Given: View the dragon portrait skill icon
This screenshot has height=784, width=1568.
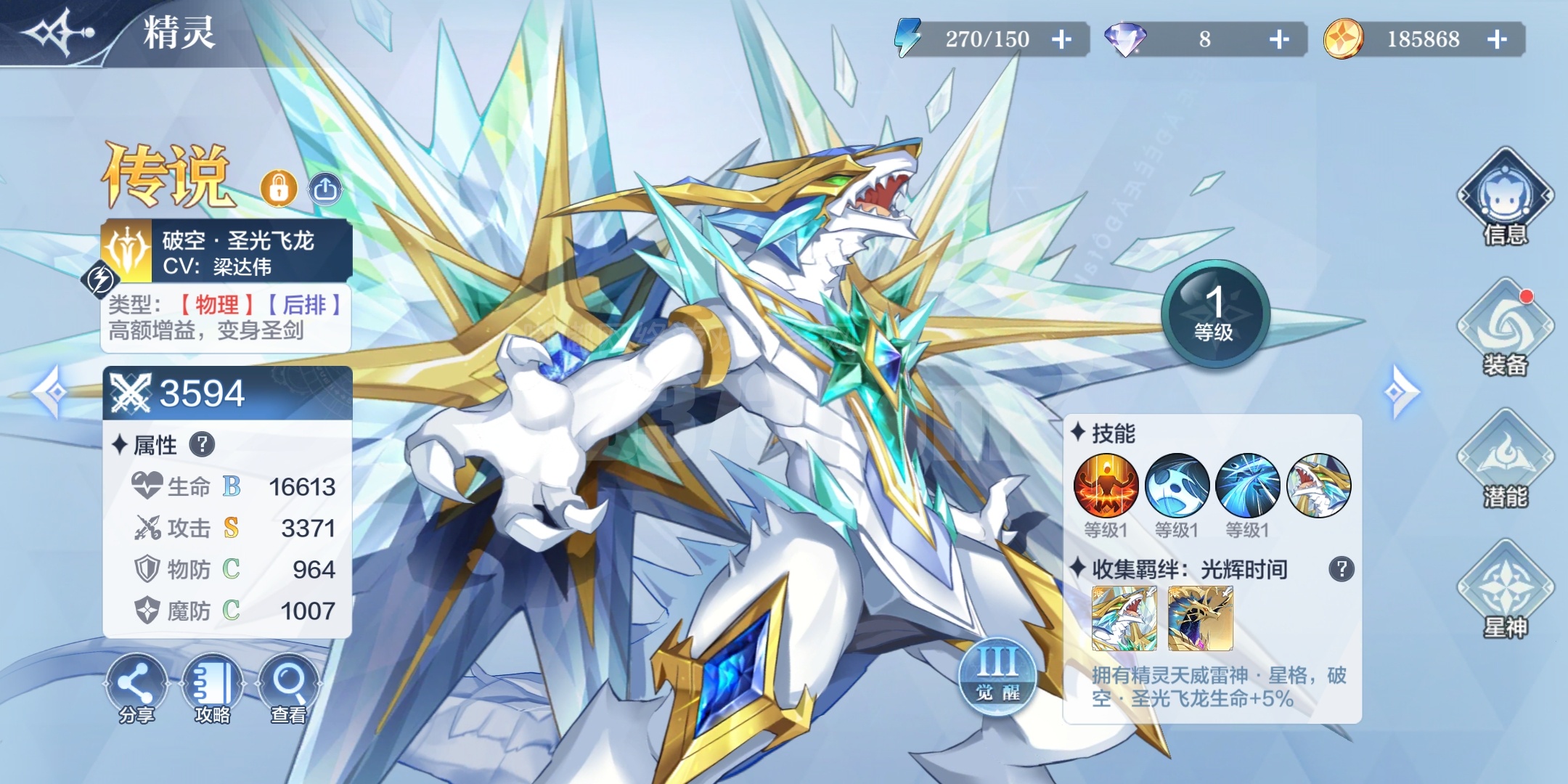Looking at the screenshot, I should 1318,486.
